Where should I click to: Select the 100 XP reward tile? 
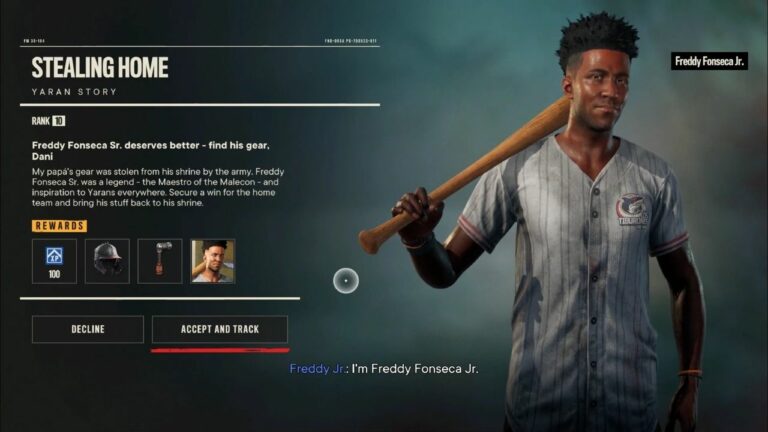54,260
